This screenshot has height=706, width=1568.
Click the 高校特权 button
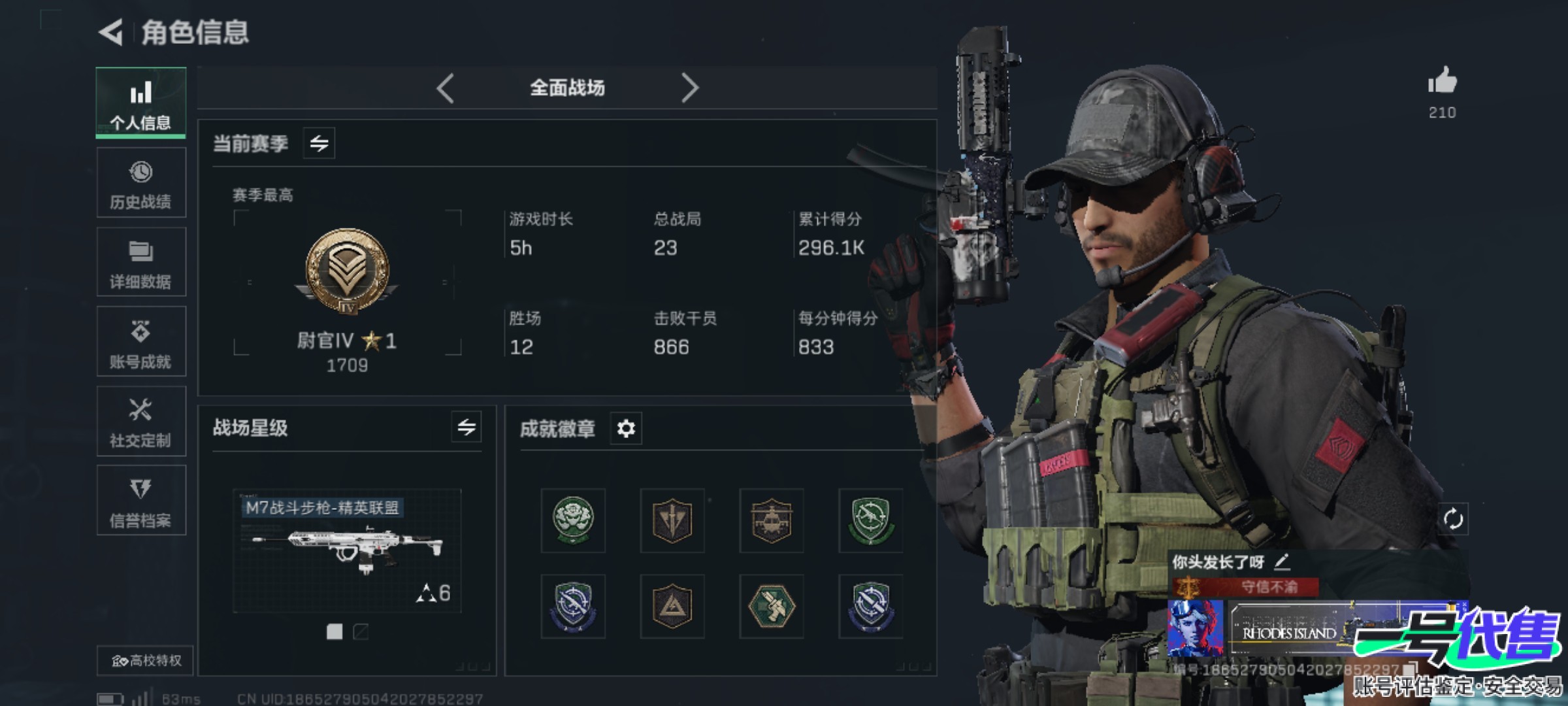[146, 660]
